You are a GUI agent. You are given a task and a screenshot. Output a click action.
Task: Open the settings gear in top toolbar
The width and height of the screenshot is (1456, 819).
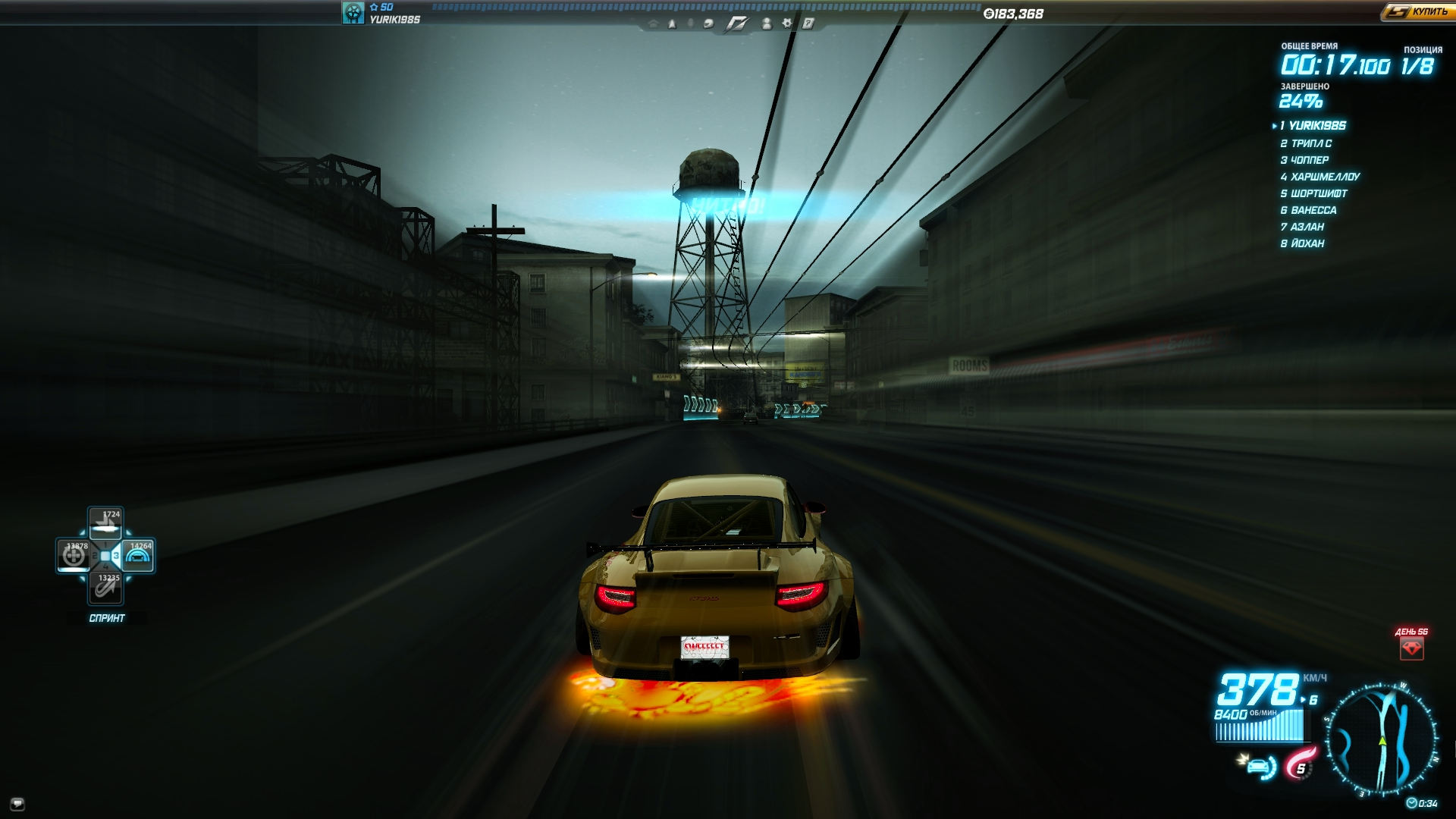787,24
